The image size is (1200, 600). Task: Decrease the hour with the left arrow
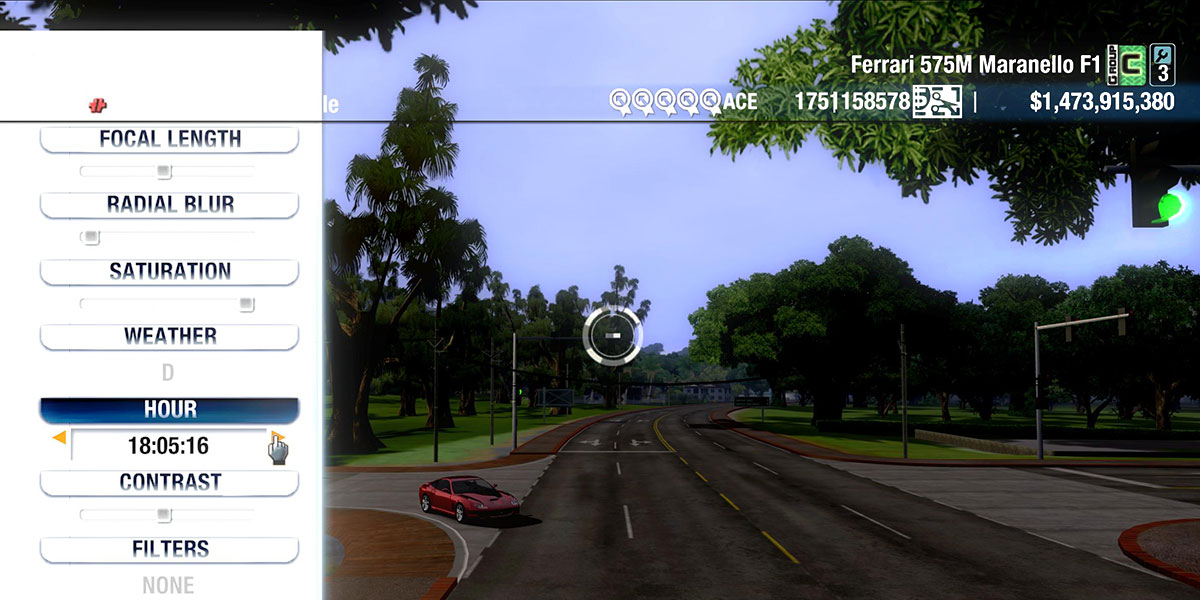pyautogui.click(x=60, y=438)
